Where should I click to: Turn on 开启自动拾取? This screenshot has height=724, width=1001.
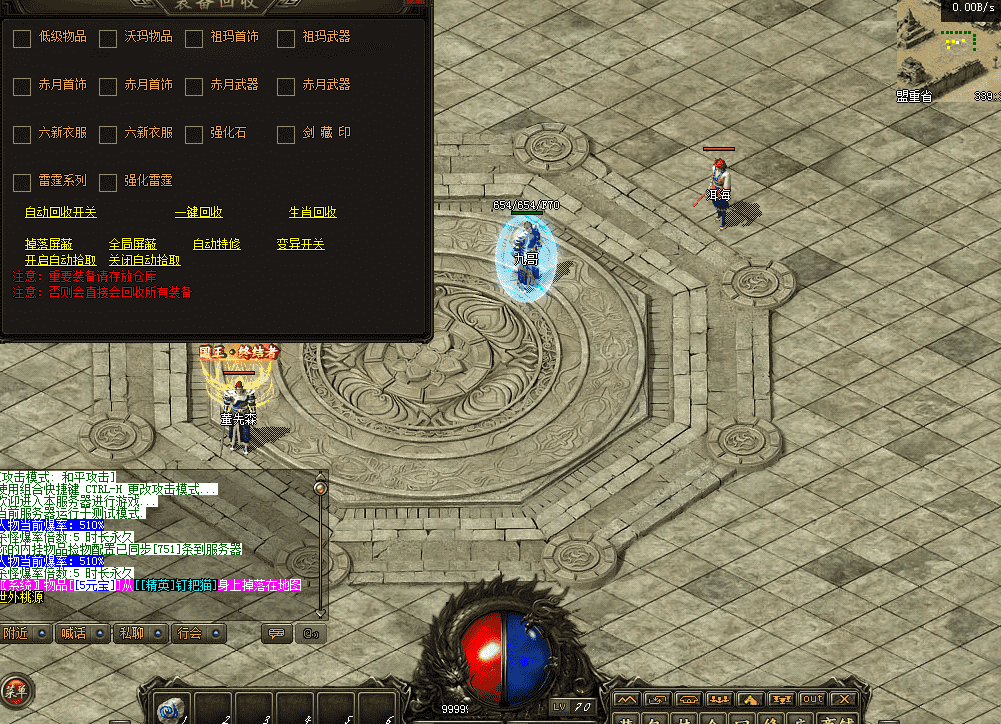pyautogui.click(x=61, y=260)
